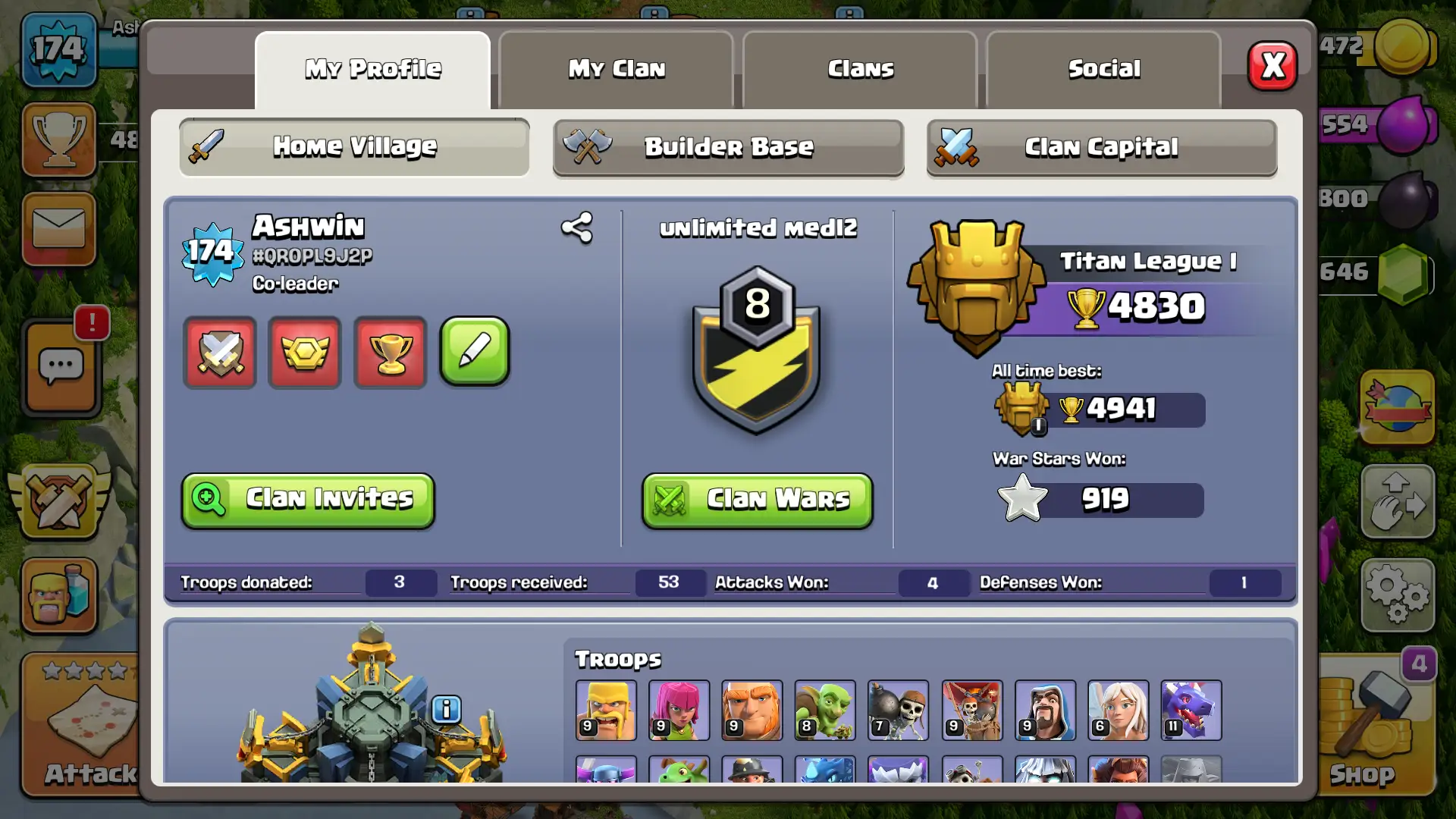Tap the crossed swords badge on profile
The height and width of the screenshot is (819, 1456).
[220, 353]
